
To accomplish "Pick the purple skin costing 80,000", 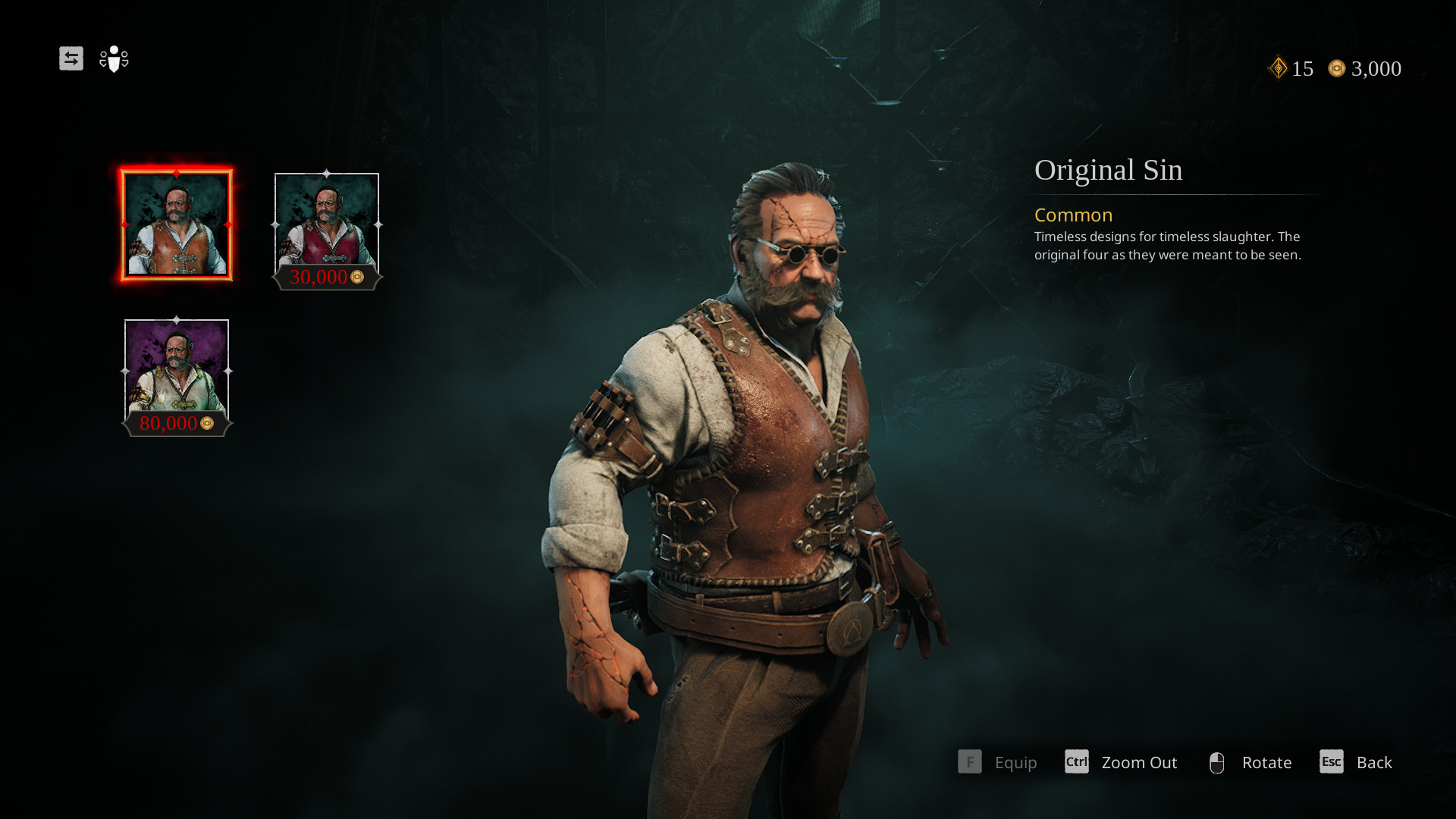I will click(177, 371).
